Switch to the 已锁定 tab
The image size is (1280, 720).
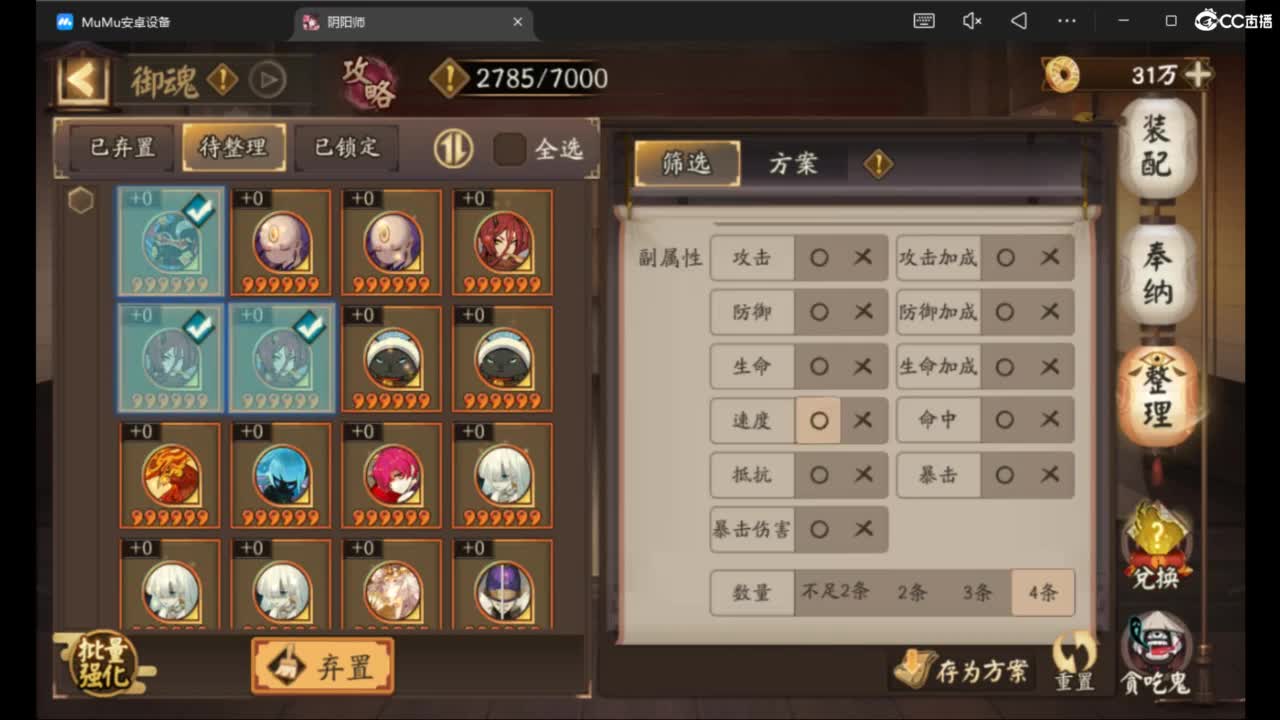click(347, 146)
